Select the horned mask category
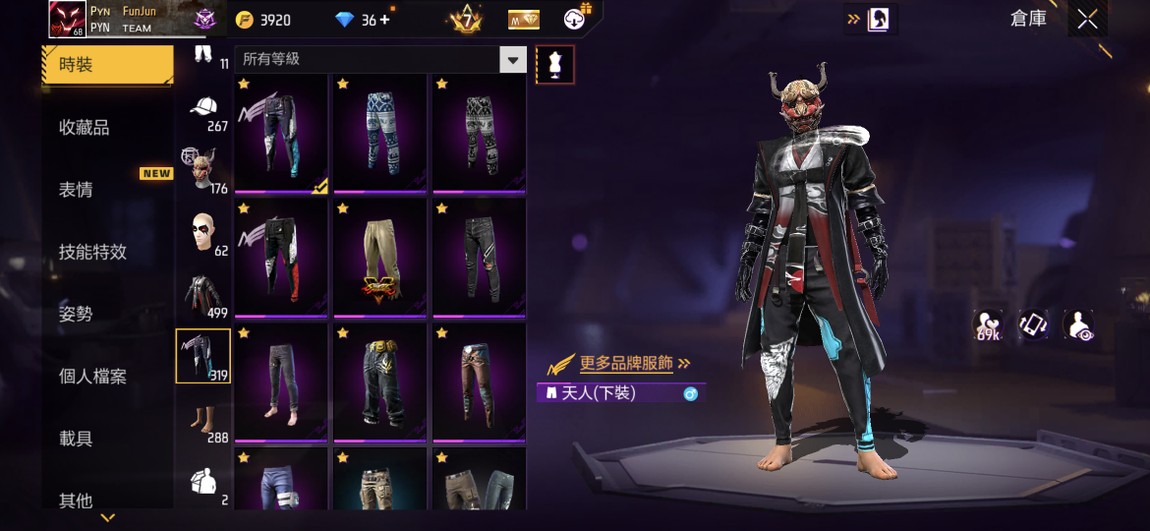The image size is (1150, 531). [203, 170]
